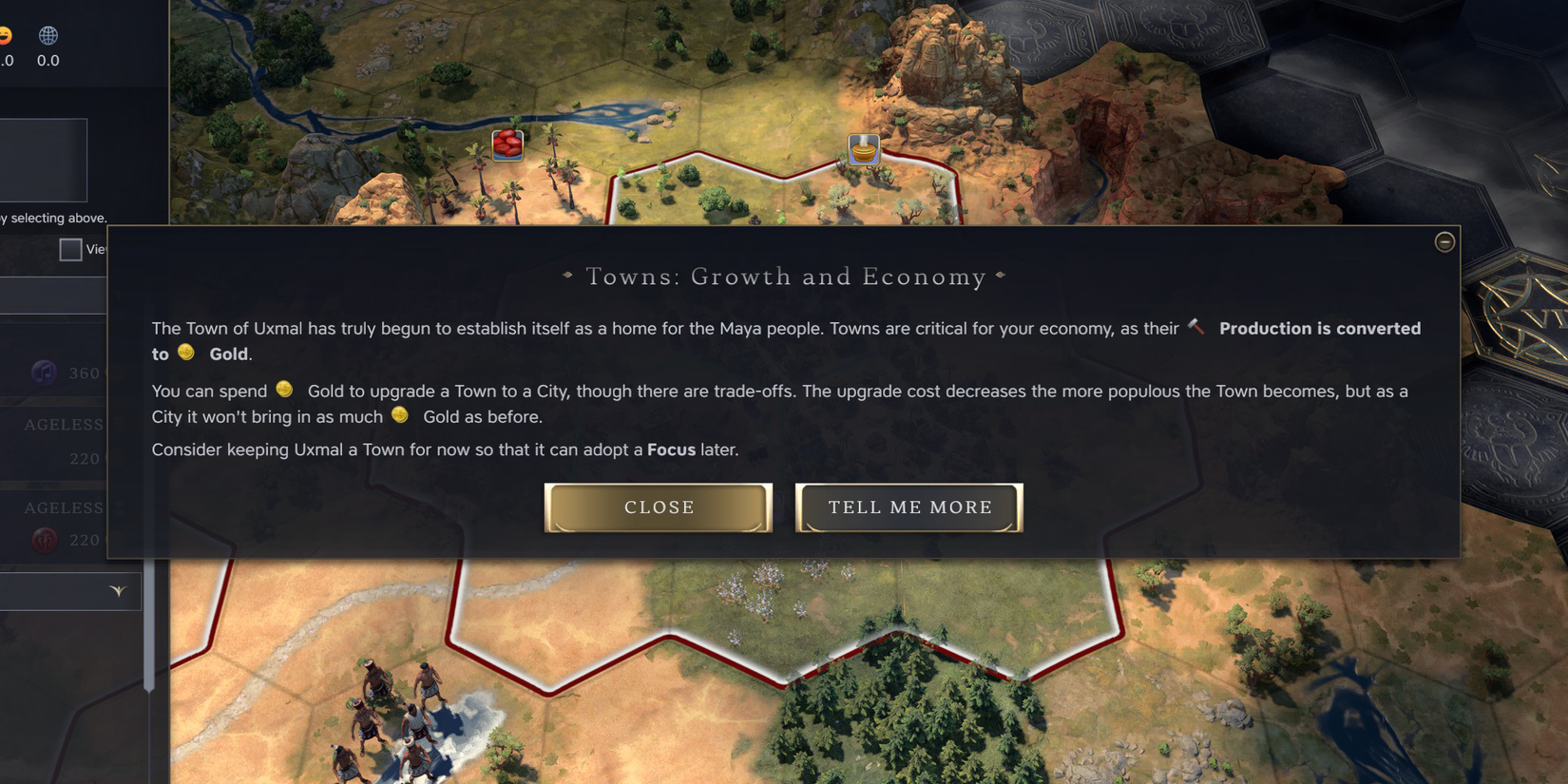
Task: Click the hourglass icon beside the first AGELESS label
Action: pyautogui.click(x=120, y=422)
